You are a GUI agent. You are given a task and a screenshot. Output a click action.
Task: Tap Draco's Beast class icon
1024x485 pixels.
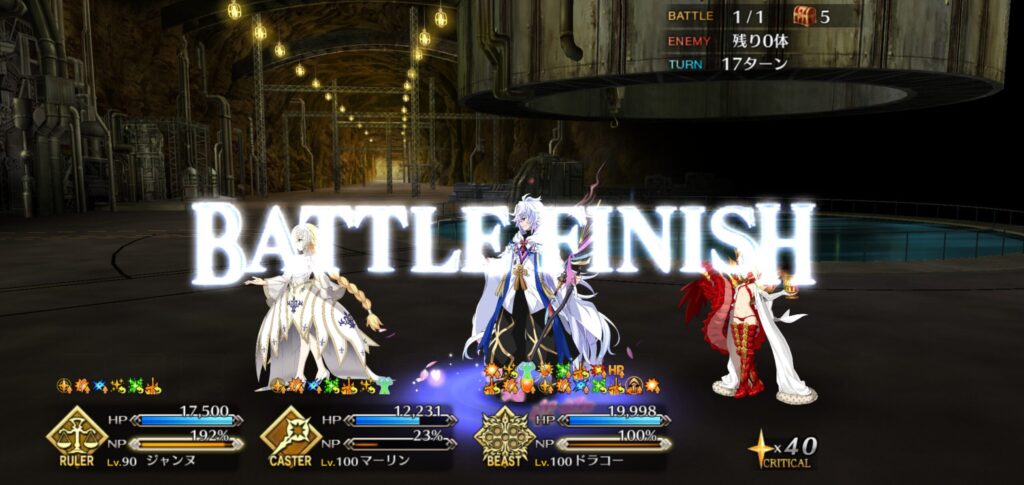coord(505,433)
